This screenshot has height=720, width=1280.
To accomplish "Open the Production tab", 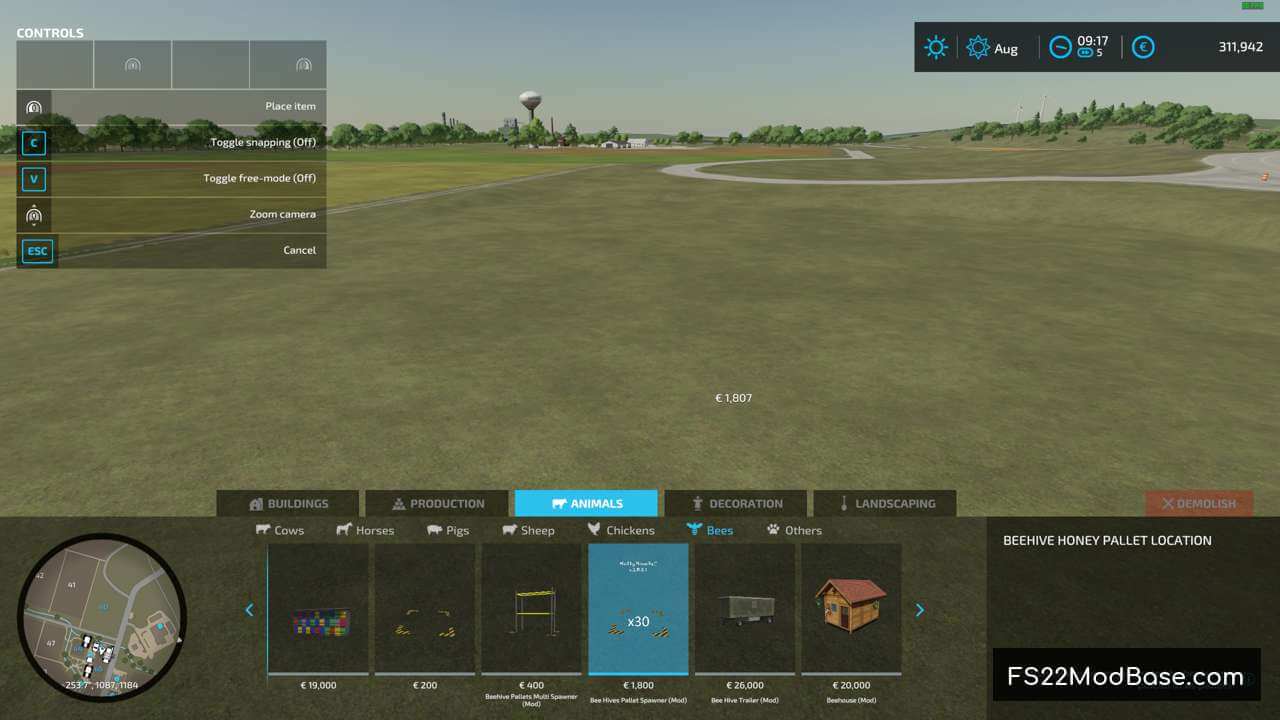I will pyautogui.click(x=437, y=504).
